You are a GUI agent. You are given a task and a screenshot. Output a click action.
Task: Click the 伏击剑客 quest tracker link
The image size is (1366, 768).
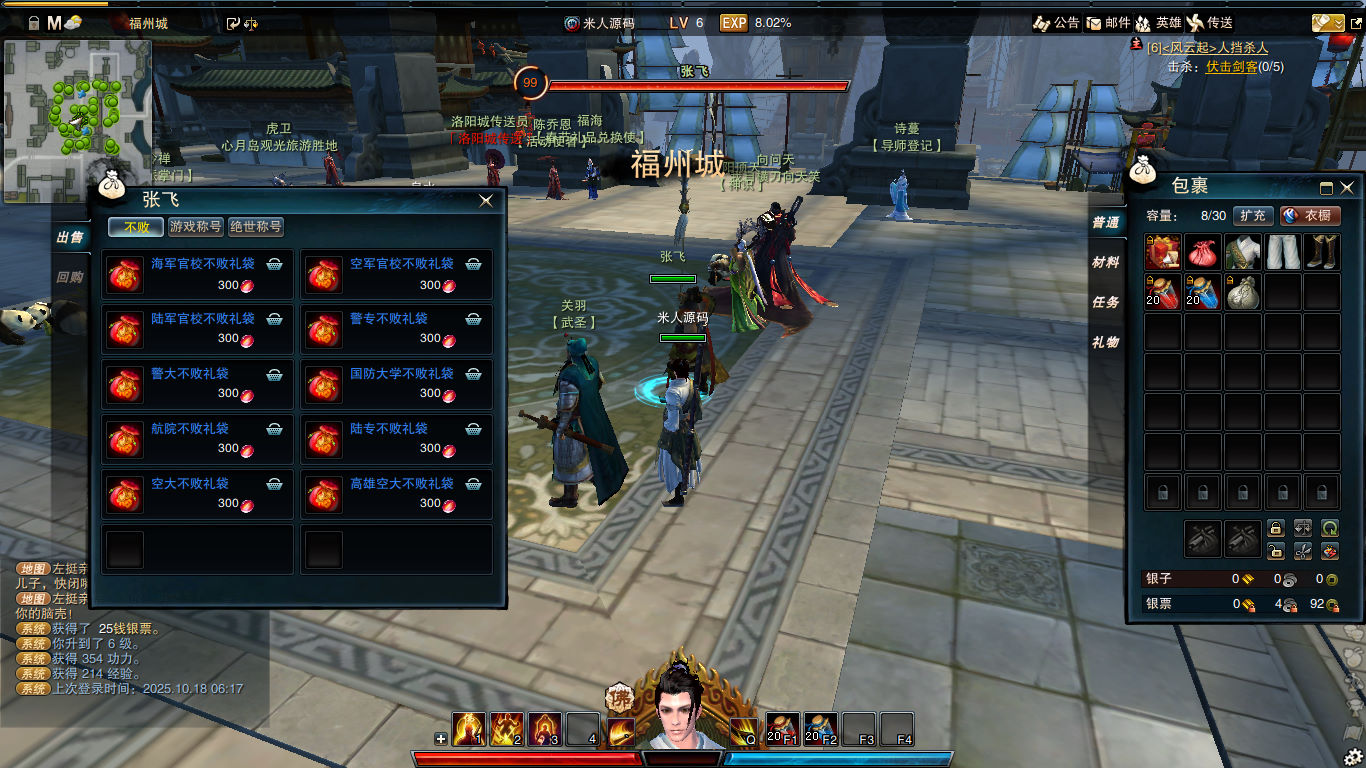tap(1231, 67)
